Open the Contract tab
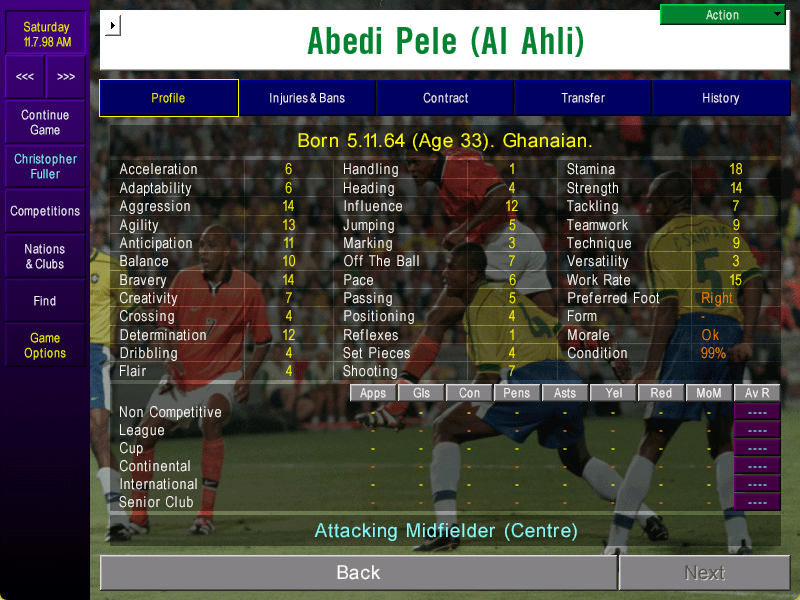 tap(445, 98)
